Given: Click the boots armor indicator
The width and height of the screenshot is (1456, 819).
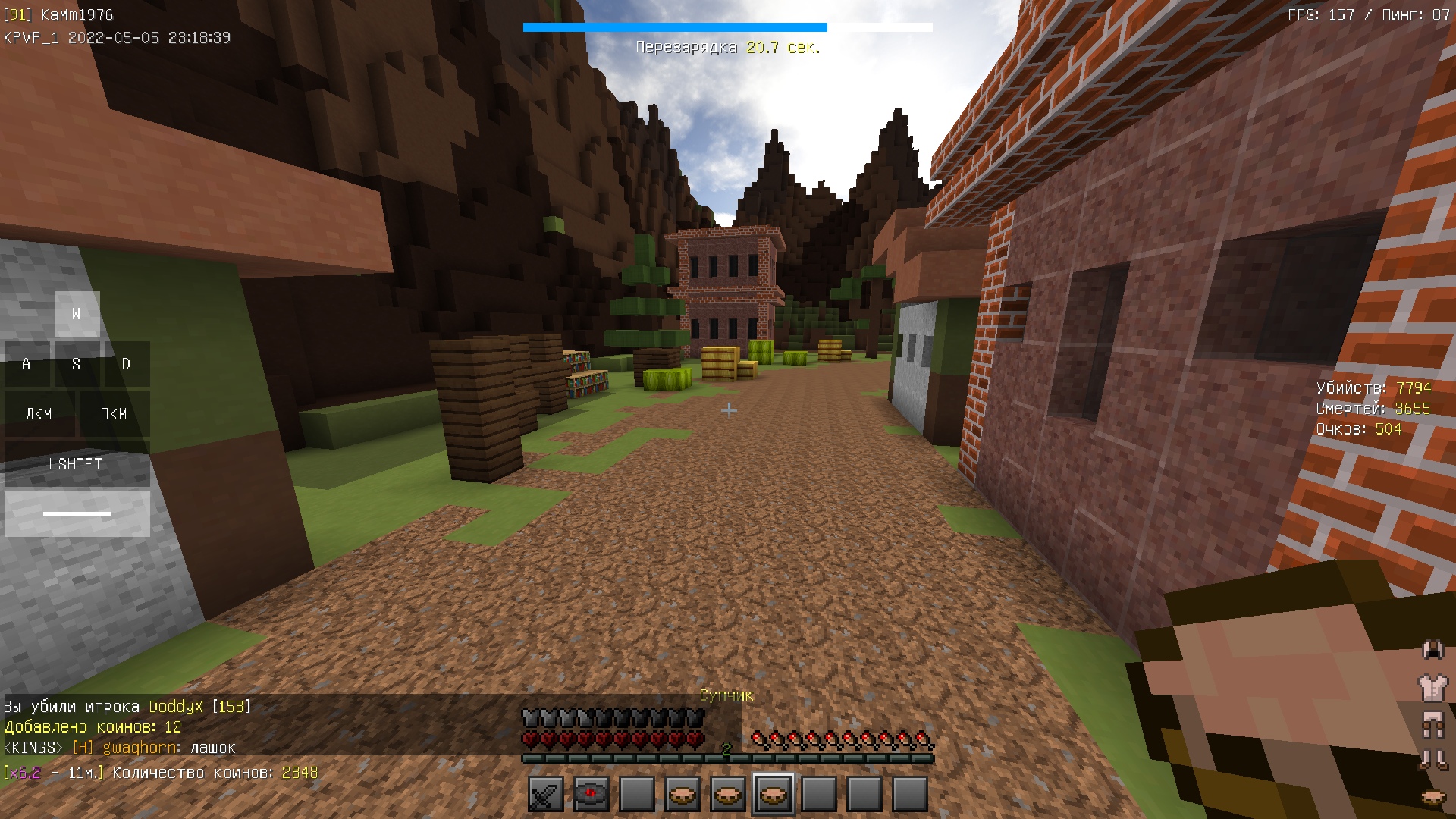Looking at the screenshot, I should click(1432, 758).
